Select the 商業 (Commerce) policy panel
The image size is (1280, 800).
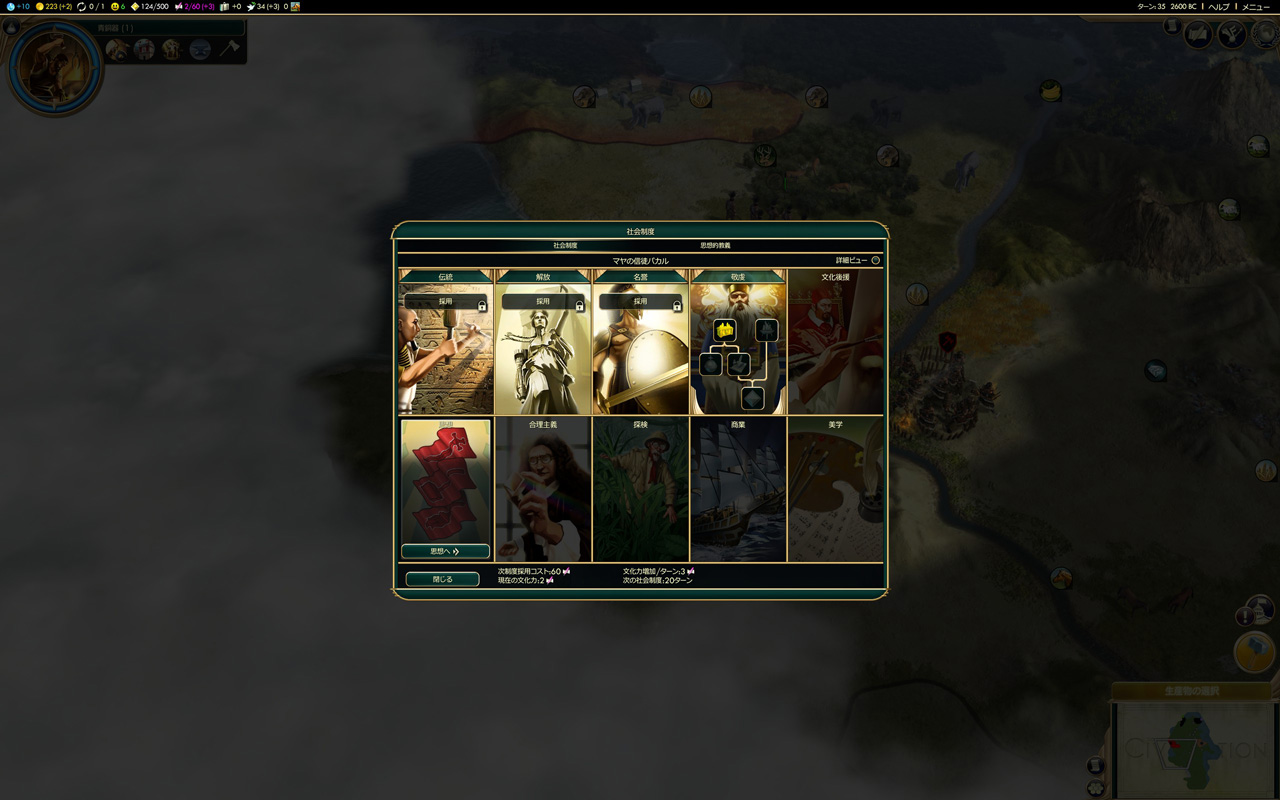(x=738, y=490)
